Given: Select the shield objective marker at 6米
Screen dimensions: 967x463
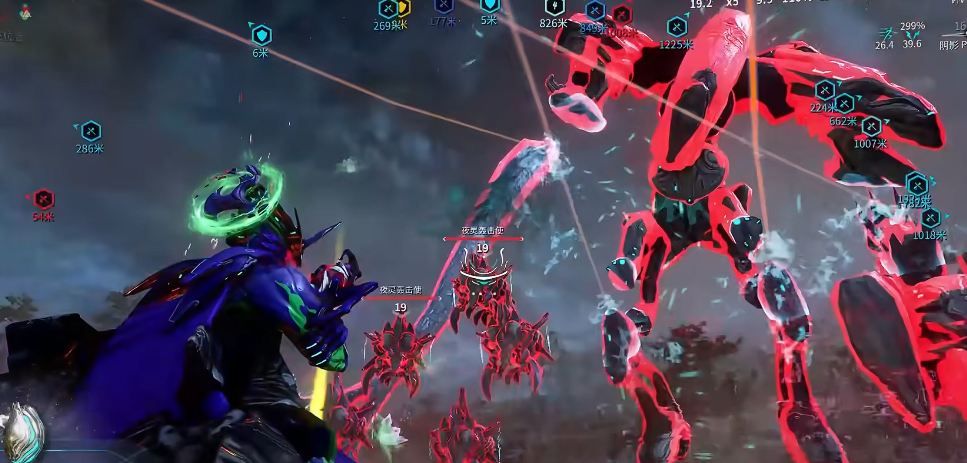Looking at the screenshot, I should [261, 35].
